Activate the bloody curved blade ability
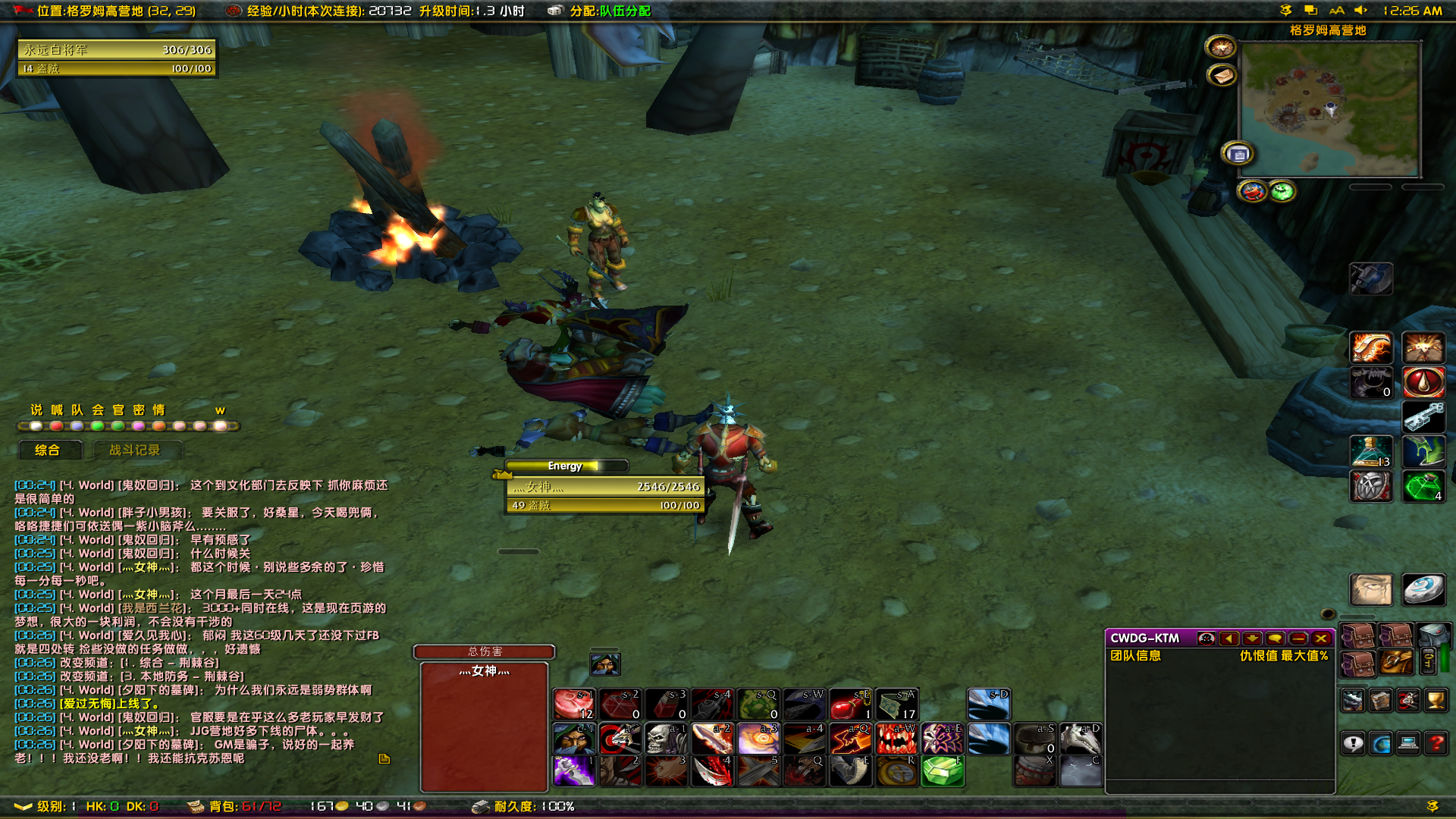Screen dimensions: 1456x819 (712, 772)
